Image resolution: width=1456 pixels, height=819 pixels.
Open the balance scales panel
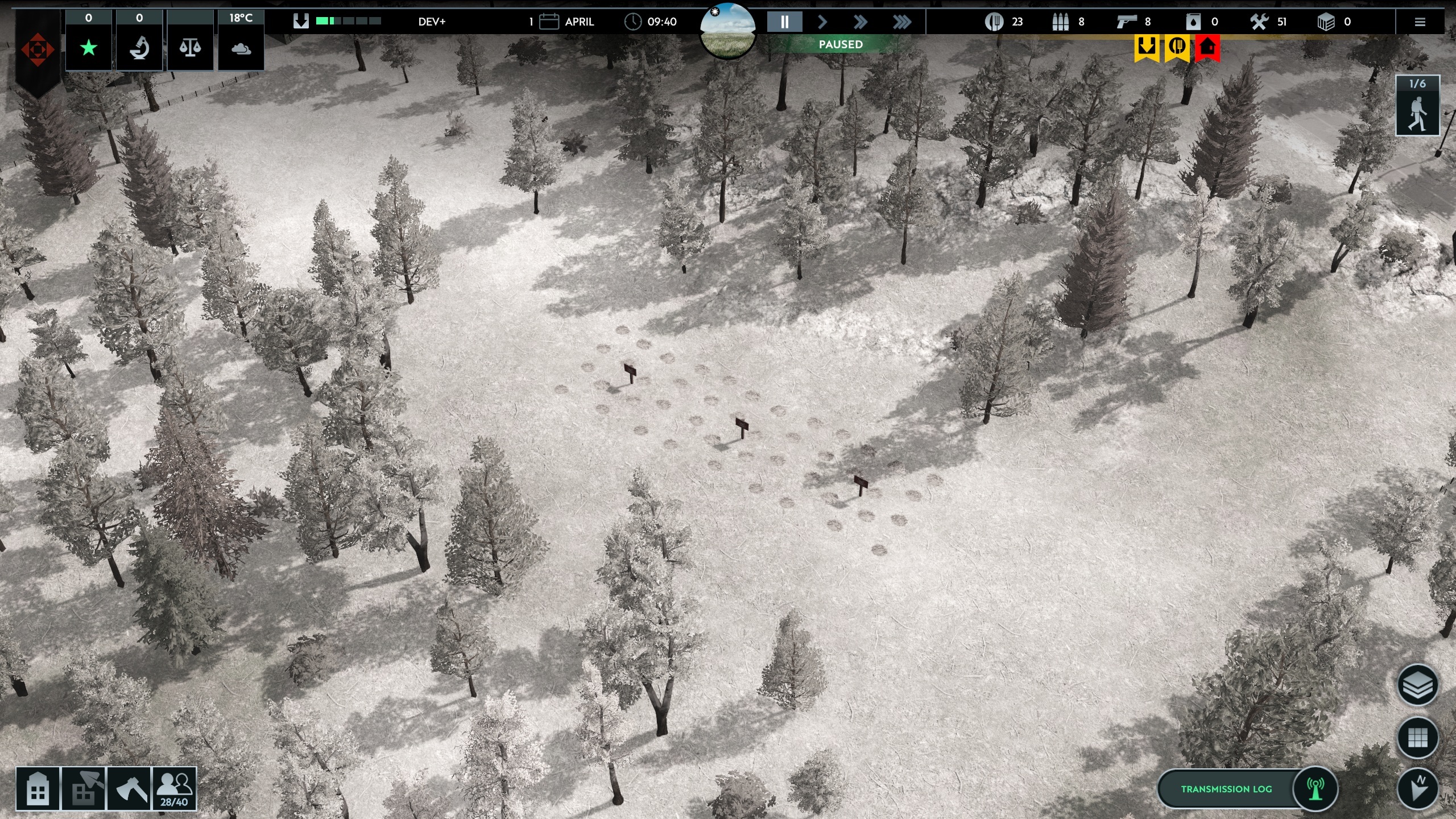click(190, 48)
